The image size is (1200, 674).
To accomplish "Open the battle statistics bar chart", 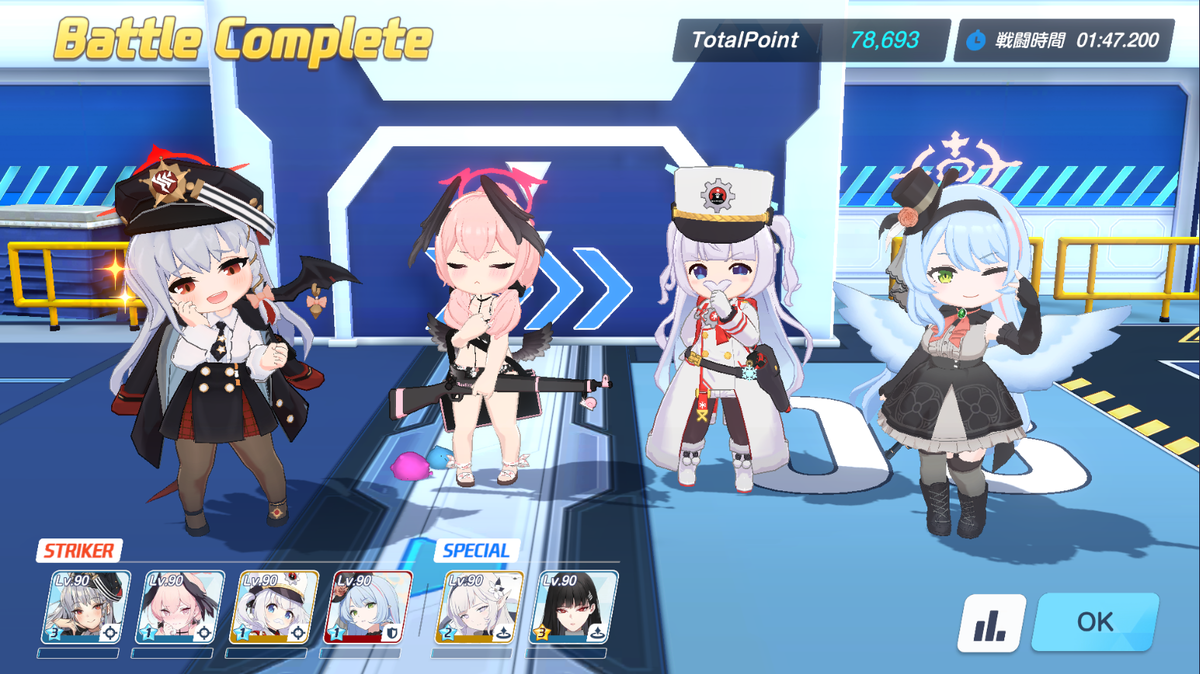I will coord(991,623).
